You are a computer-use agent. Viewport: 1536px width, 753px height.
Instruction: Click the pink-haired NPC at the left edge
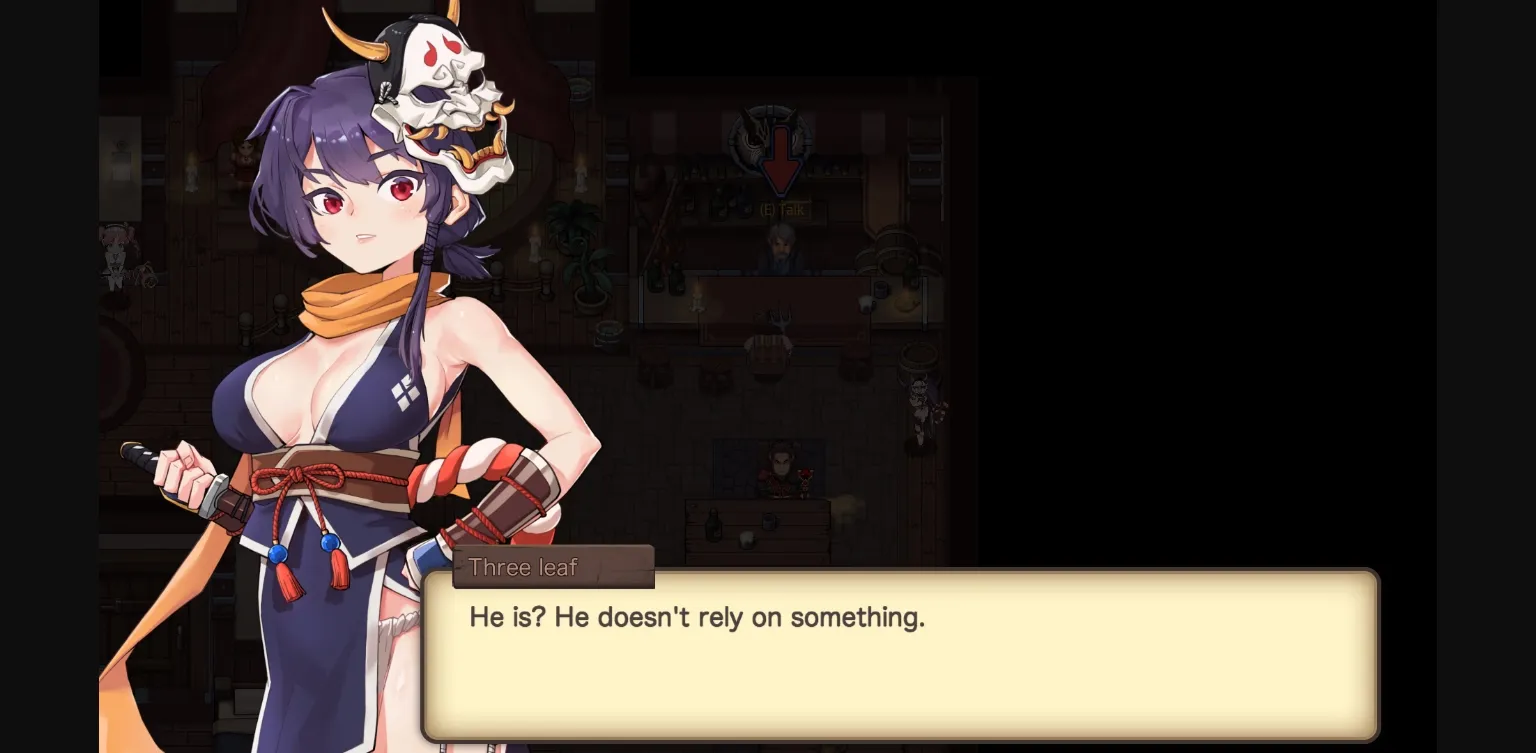click(x=116, y=255)
